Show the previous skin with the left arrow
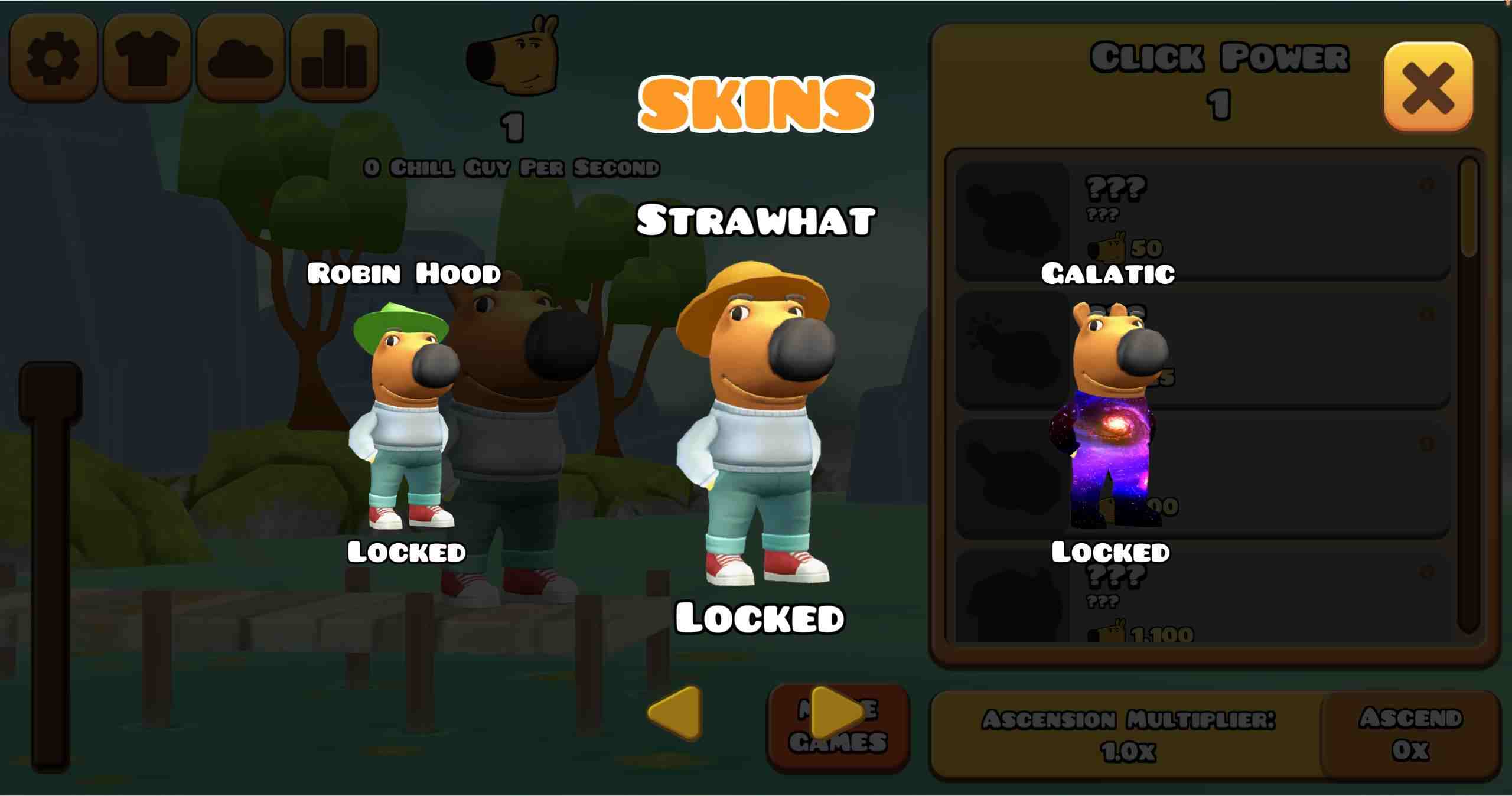 click(x=675, y=713)
